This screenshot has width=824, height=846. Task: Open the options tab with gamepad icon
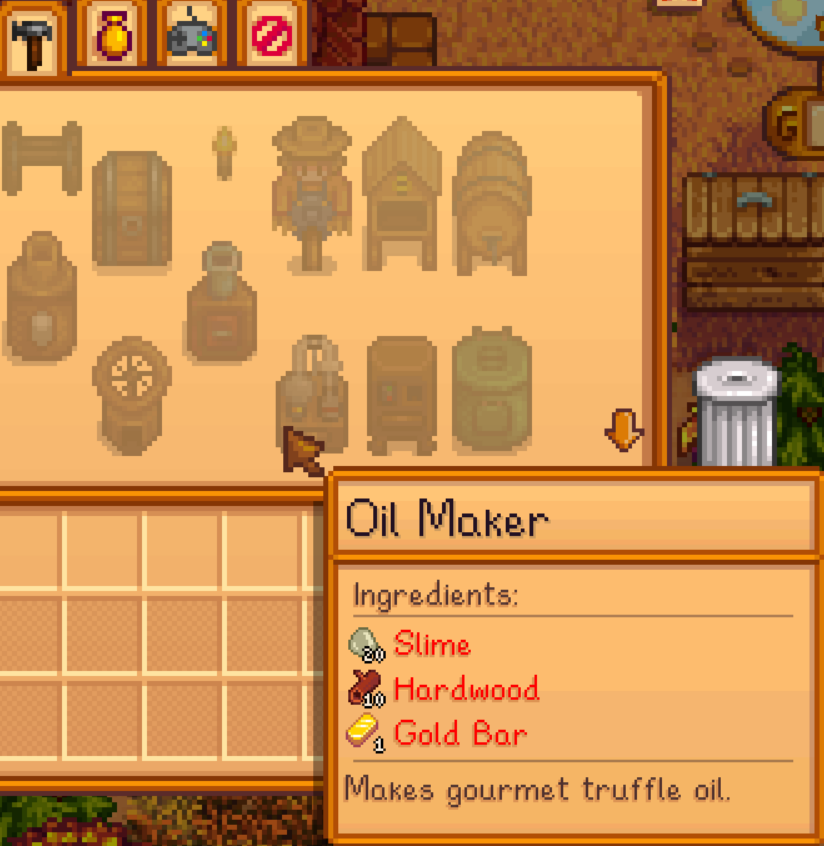(190, 36)
